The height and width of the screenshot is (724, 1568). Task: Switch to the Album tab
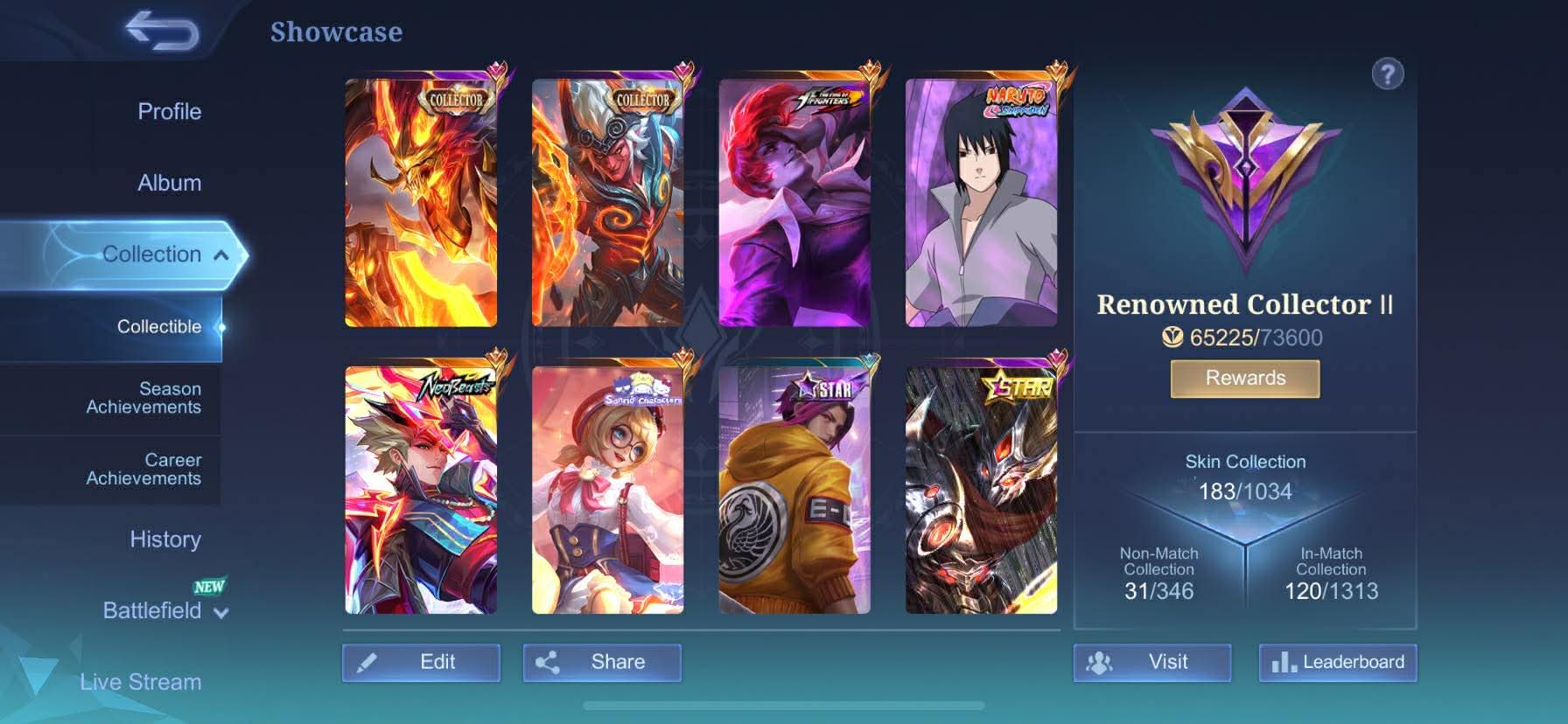point(169,183)
